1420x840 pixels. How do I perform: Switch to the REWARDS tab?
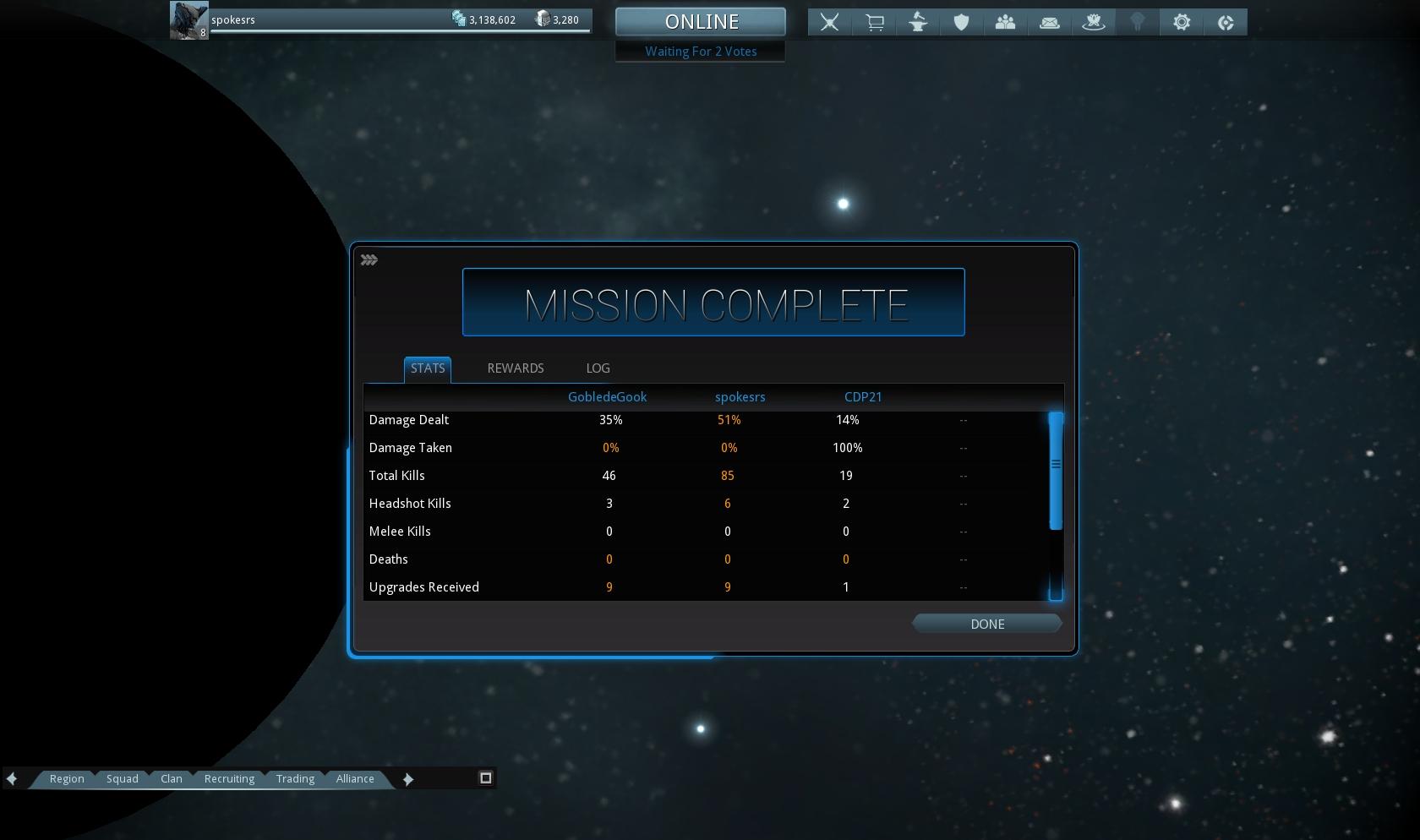point(516,368)
